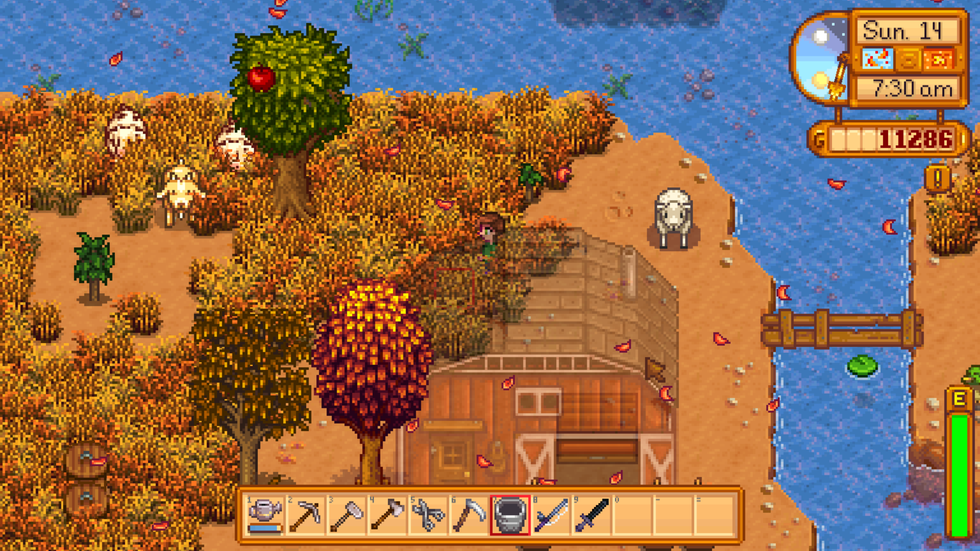Equip the scythe from the toolbar

coord(469,515)
